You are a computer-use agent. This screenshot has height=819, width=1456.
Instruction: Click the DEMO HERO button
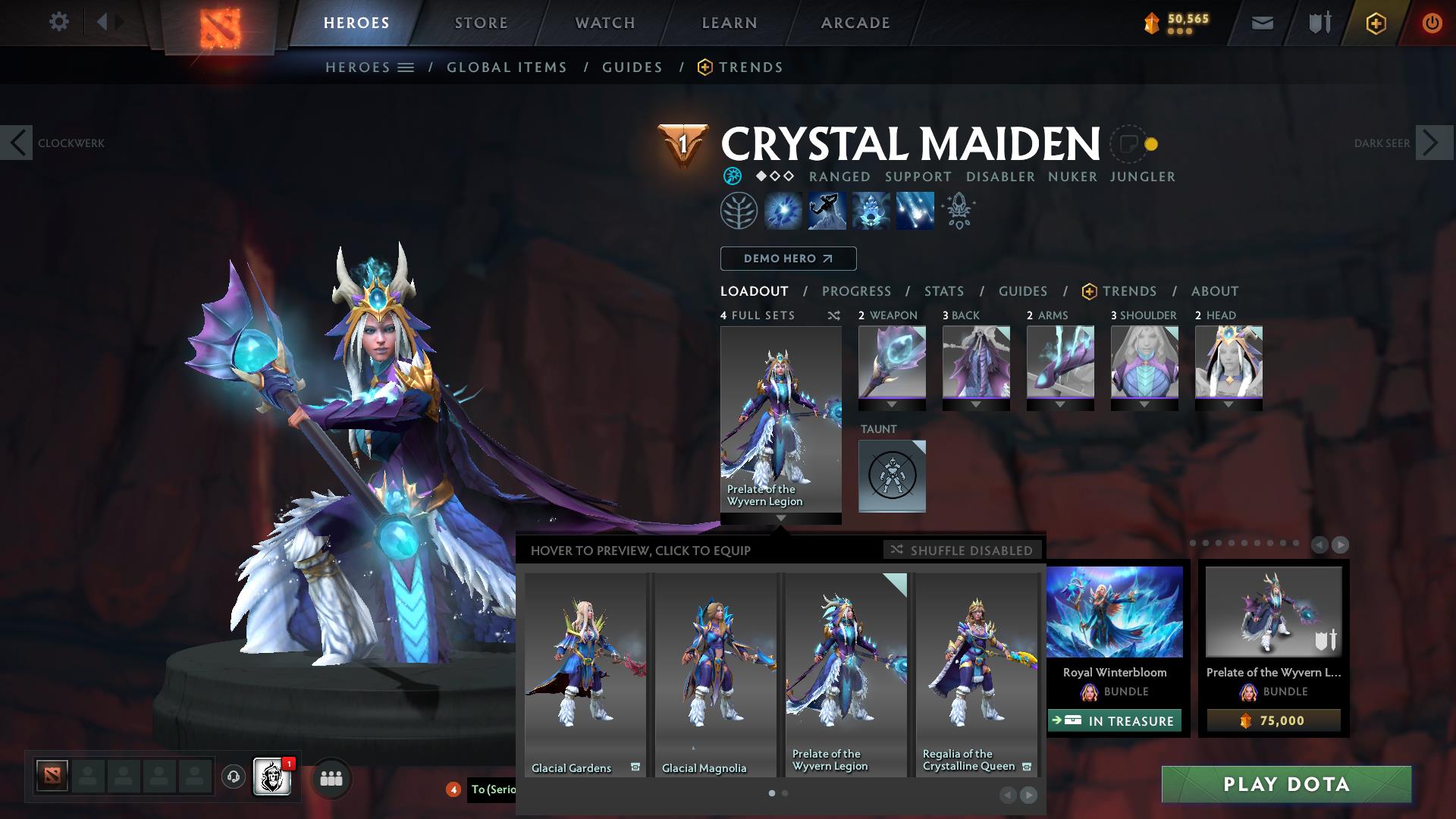(x=788, y=258)
